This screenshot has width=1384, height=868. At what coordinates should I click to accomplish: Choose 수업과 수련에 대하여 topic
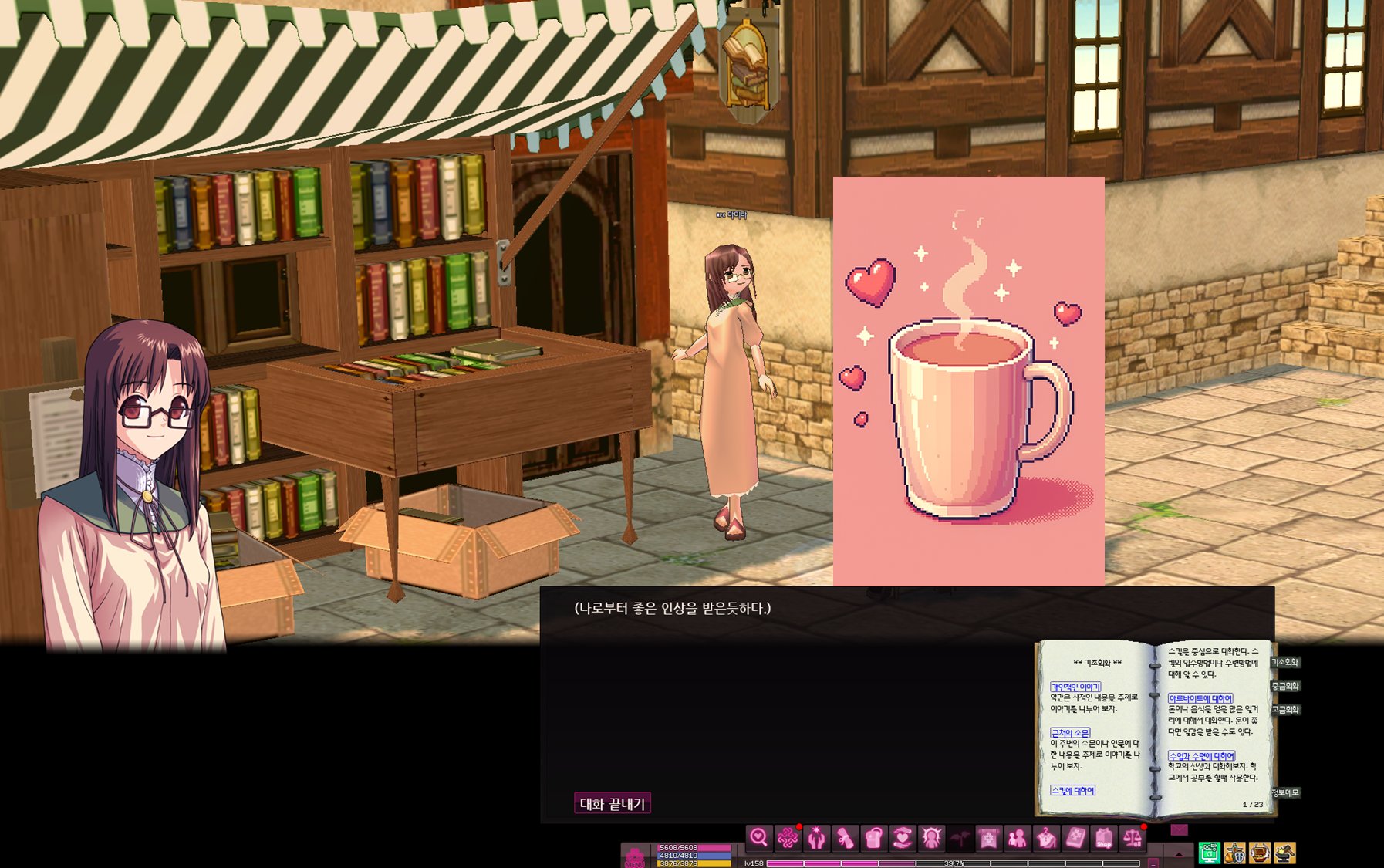click(1201, 756)
